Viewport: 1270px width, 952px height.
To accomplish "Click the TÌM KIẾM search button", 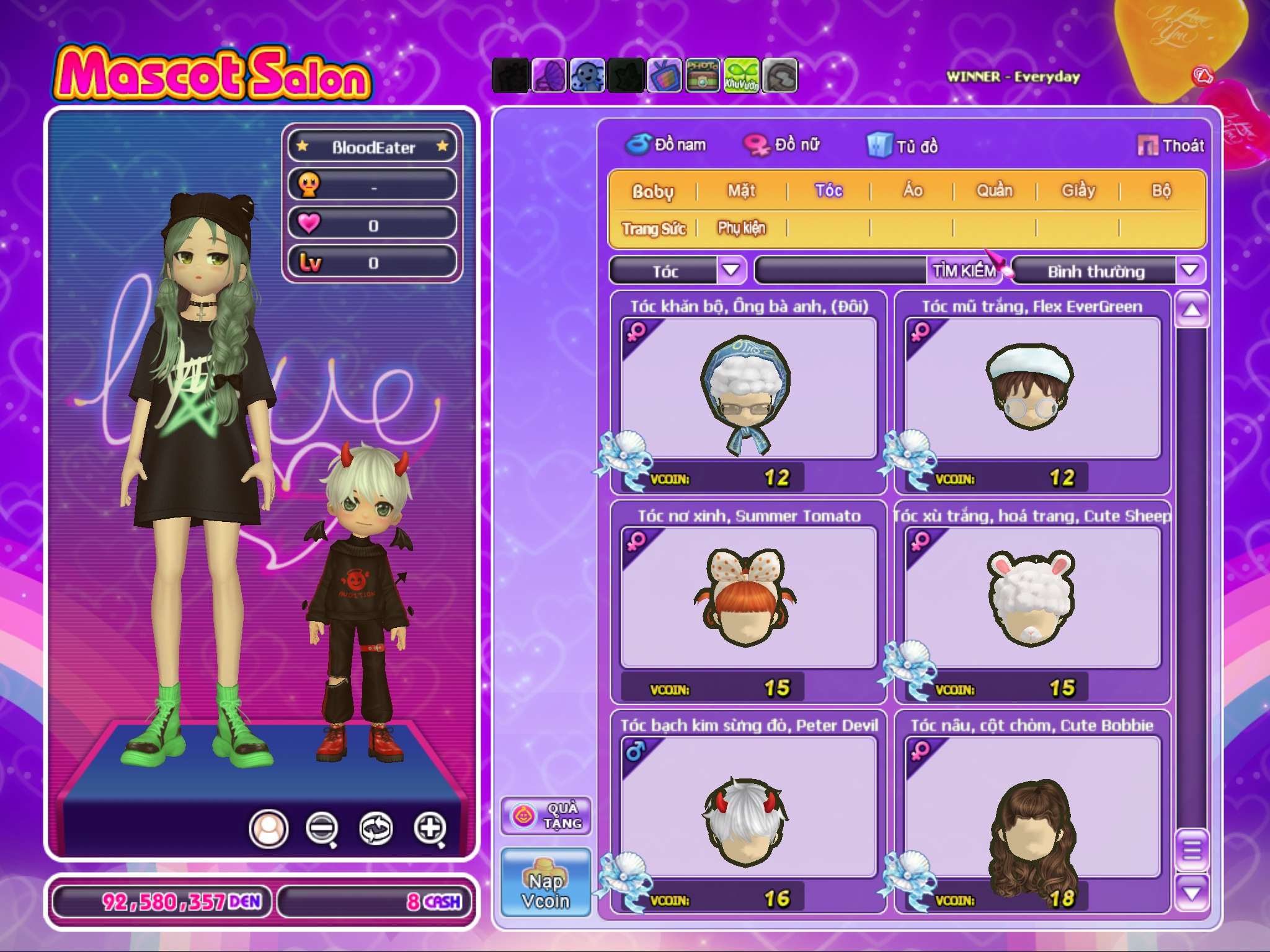I will click(x=964, y=271).
